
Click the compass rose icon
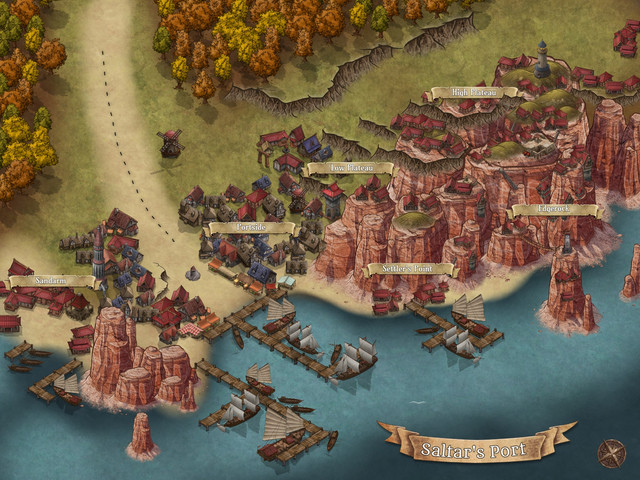[610, 453]
